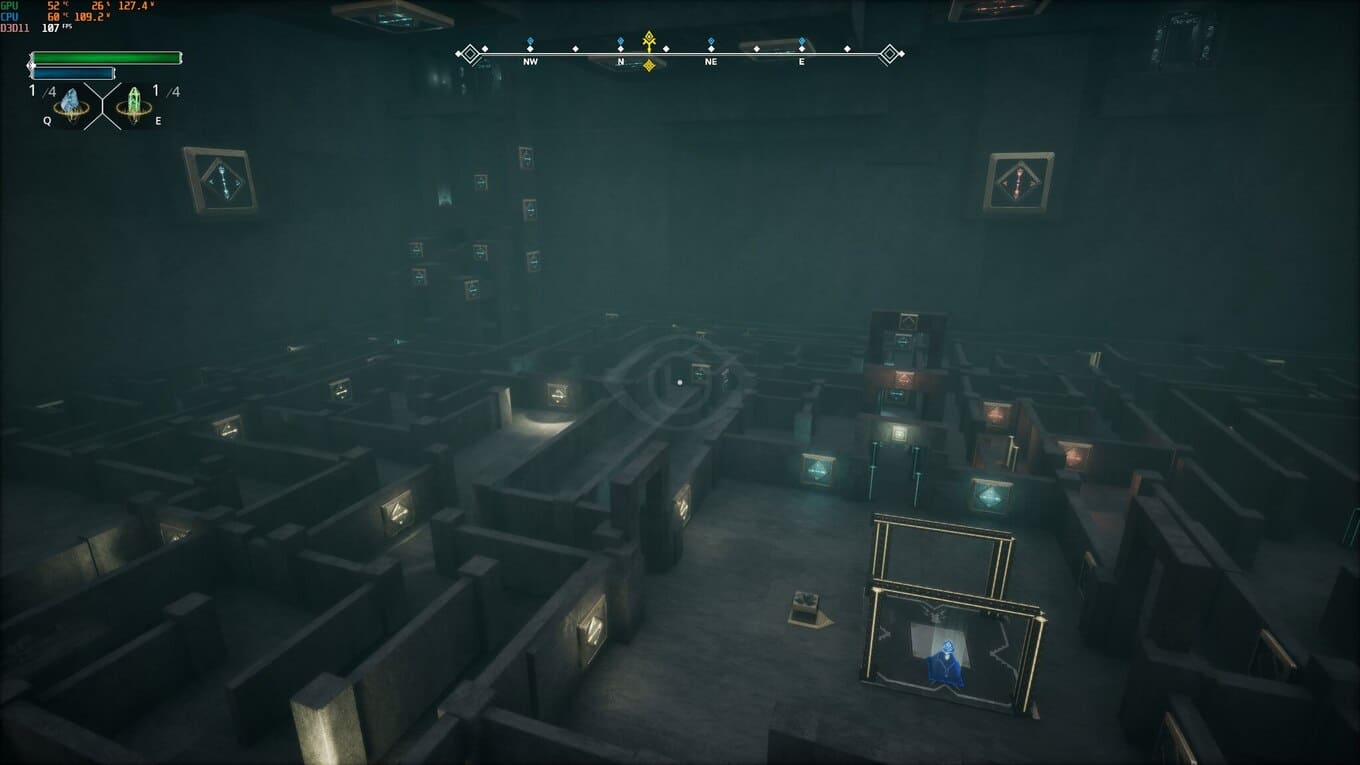Screen dimensions: 1360x765
Task: Select the blue crystal item slot
Action: click(x=71, y=103)
